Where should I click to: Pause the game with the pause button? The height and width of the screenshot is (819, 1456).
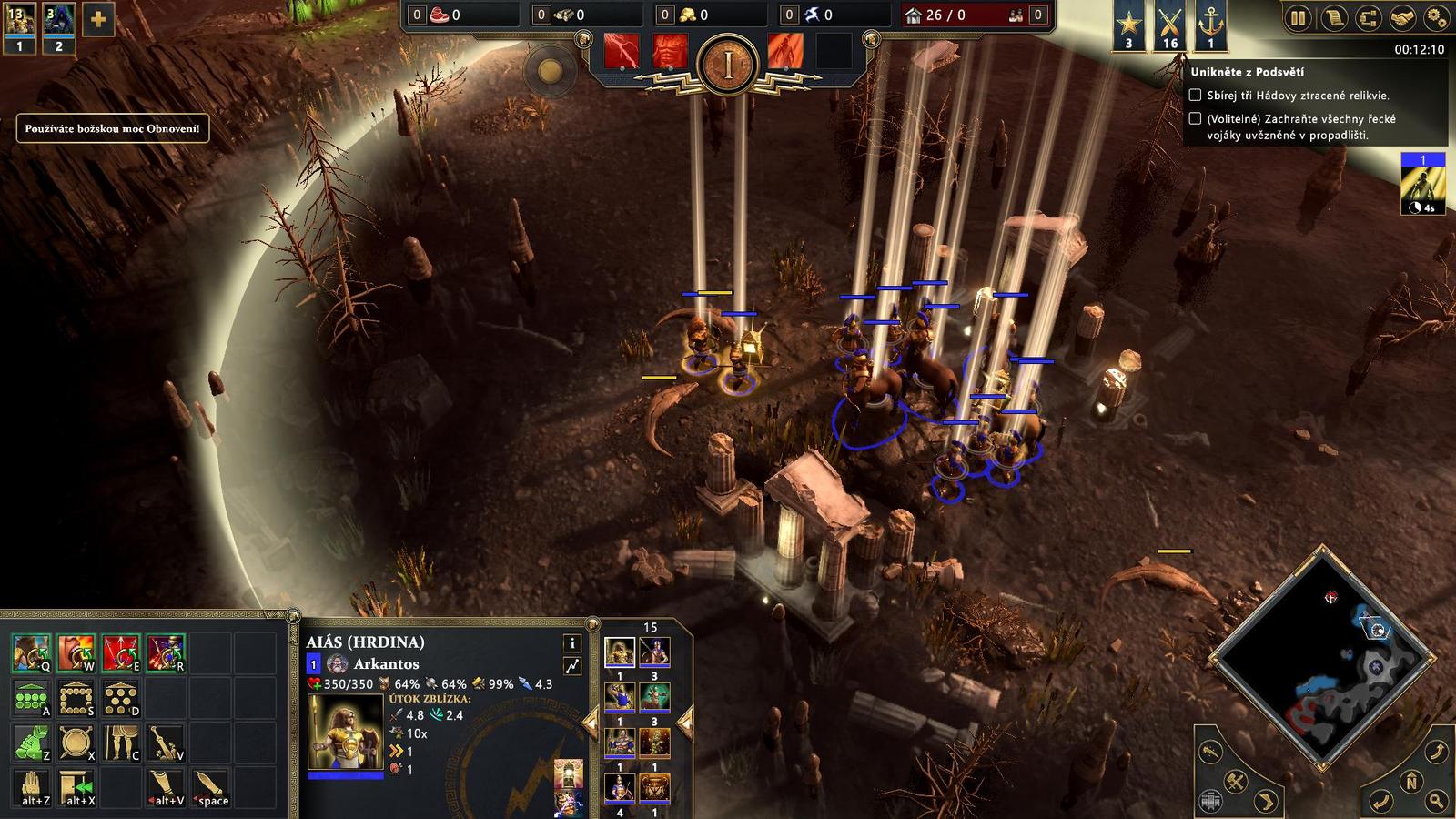(x=1298, y=18)
